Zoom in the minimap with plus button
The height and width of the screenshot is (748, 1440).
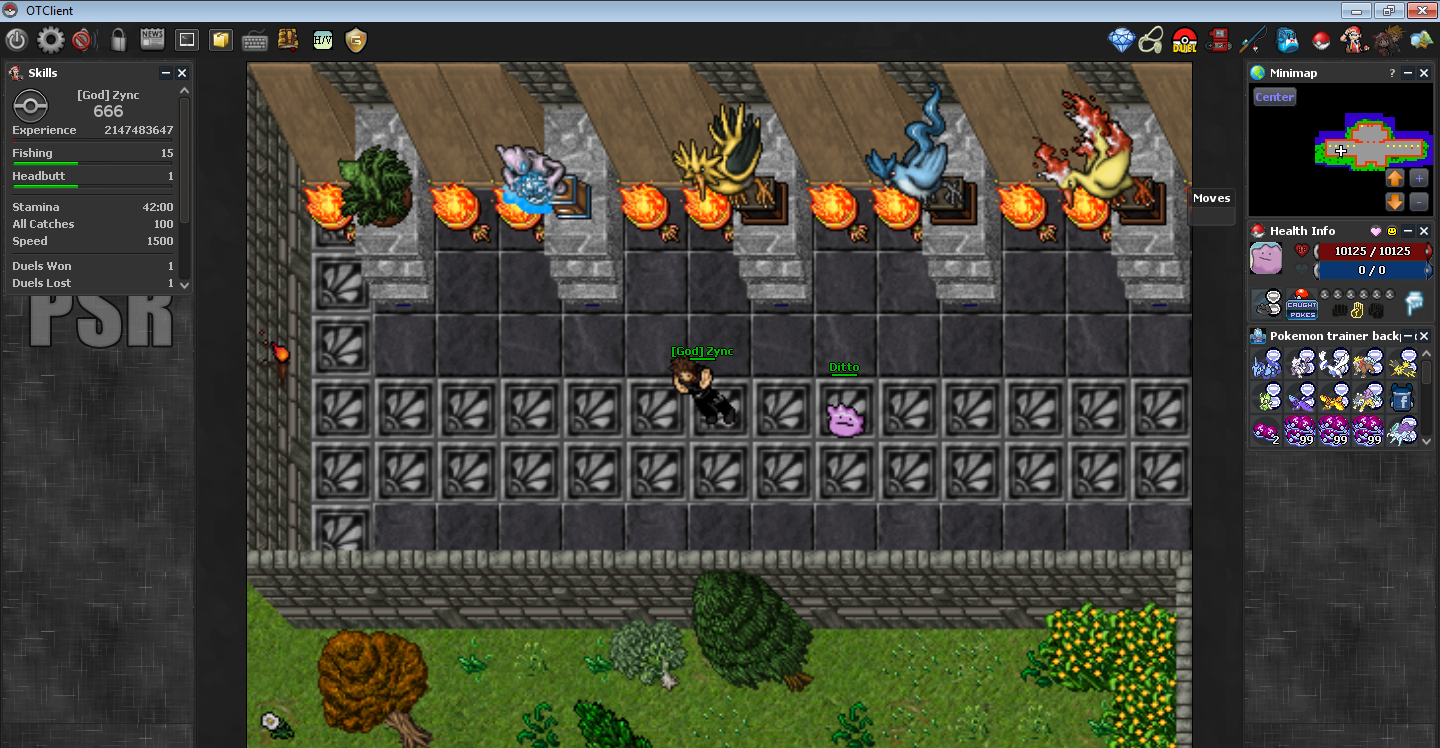pyautogui.click(x=1419, y=179)
